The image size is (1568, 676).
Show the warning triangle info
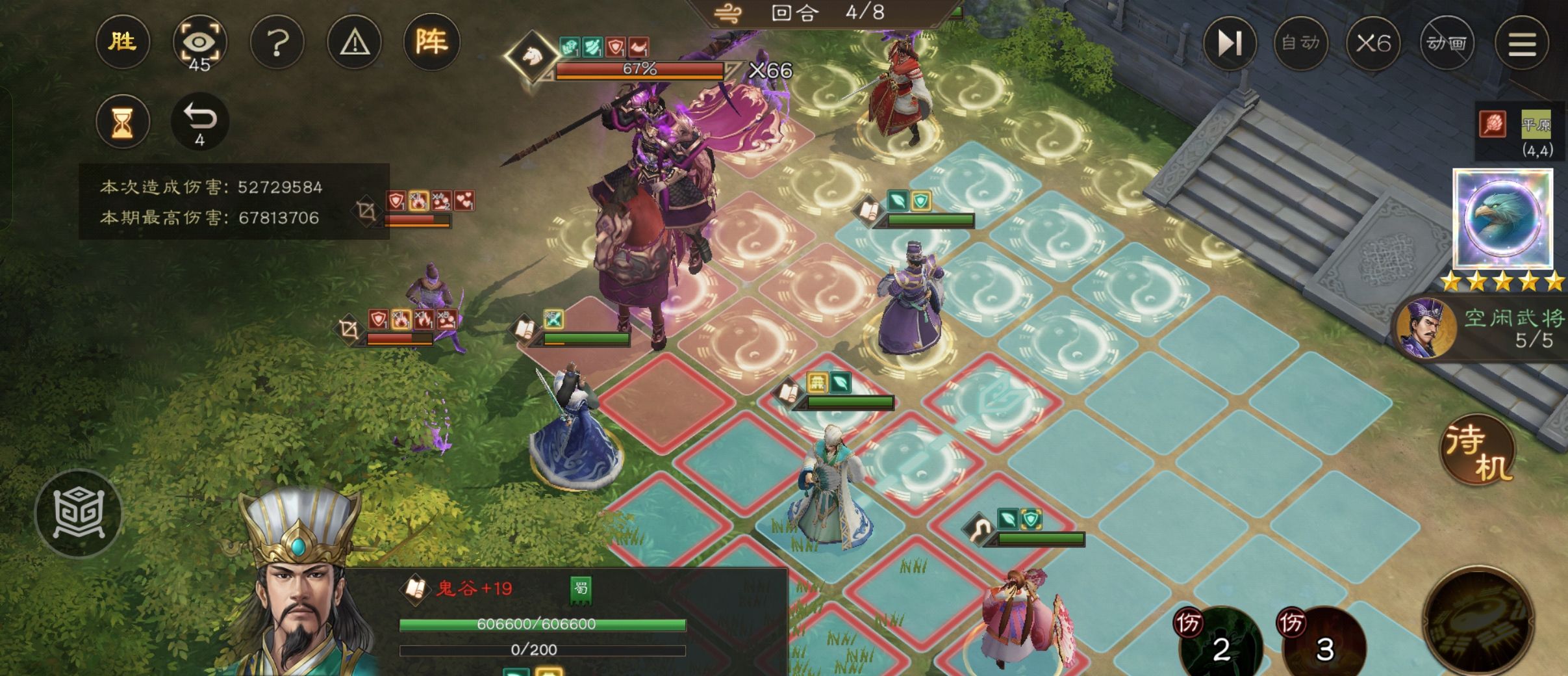355,43
